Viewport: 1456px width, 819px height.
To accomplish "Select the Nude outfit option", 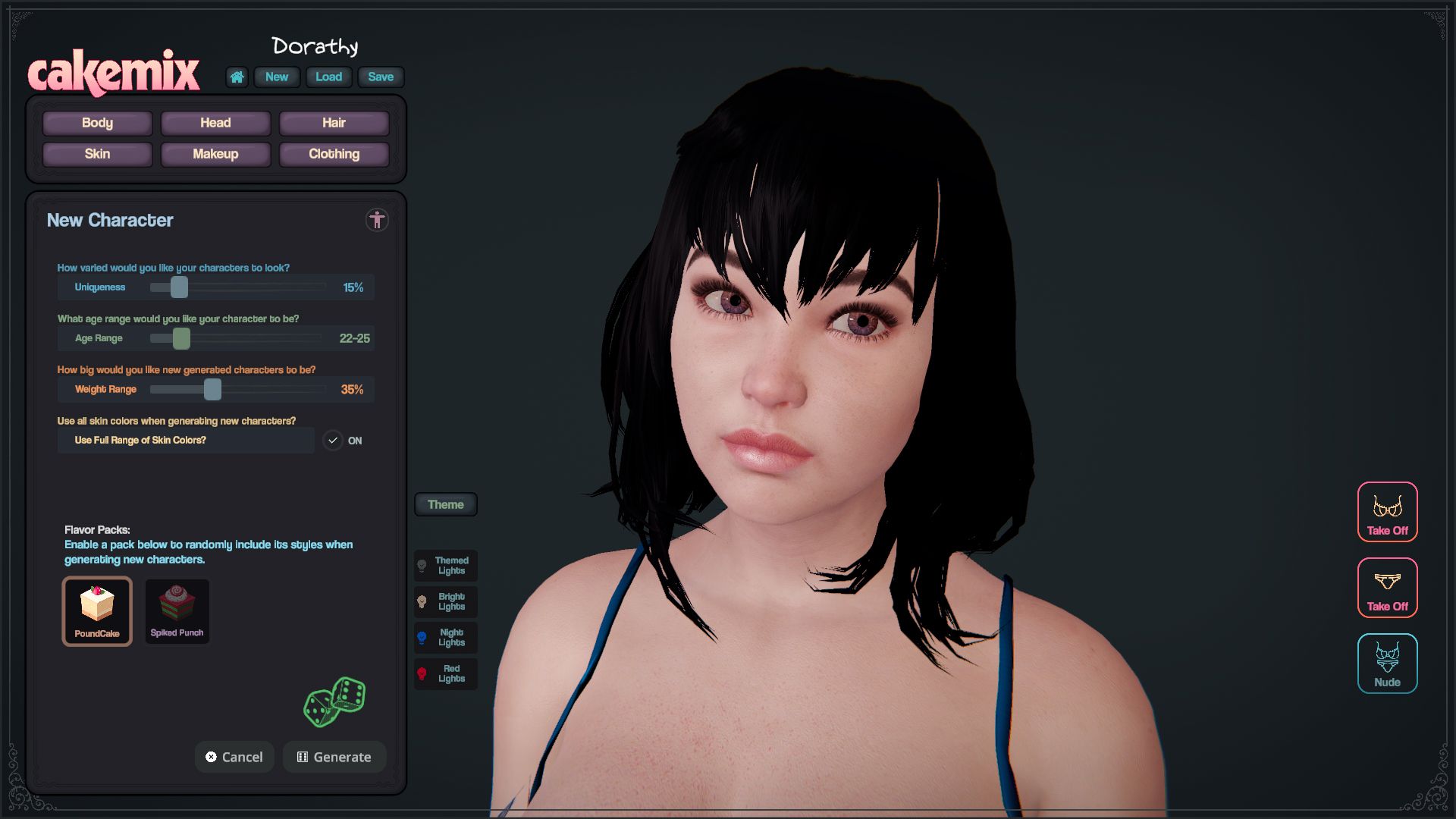I will pyautogui.click(x=1387, y=664).
